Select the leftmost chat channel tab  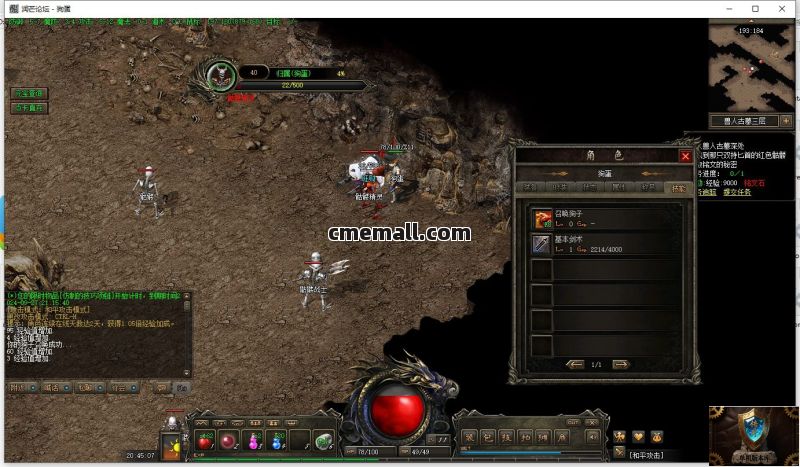pyautogui.click(x=17, y=387)
